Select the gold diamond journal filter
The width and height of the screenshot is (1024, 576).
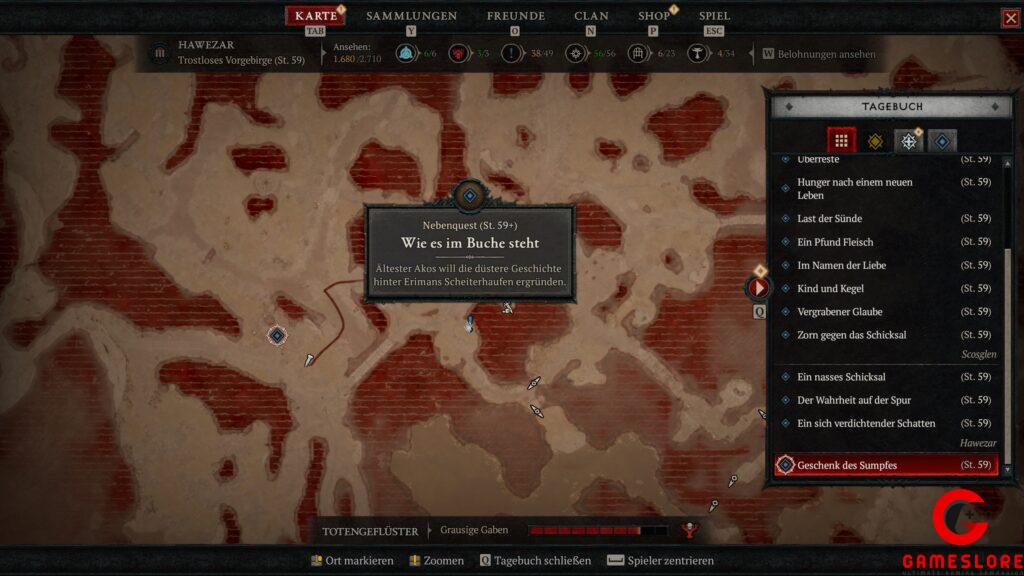[x=875, y=141]
